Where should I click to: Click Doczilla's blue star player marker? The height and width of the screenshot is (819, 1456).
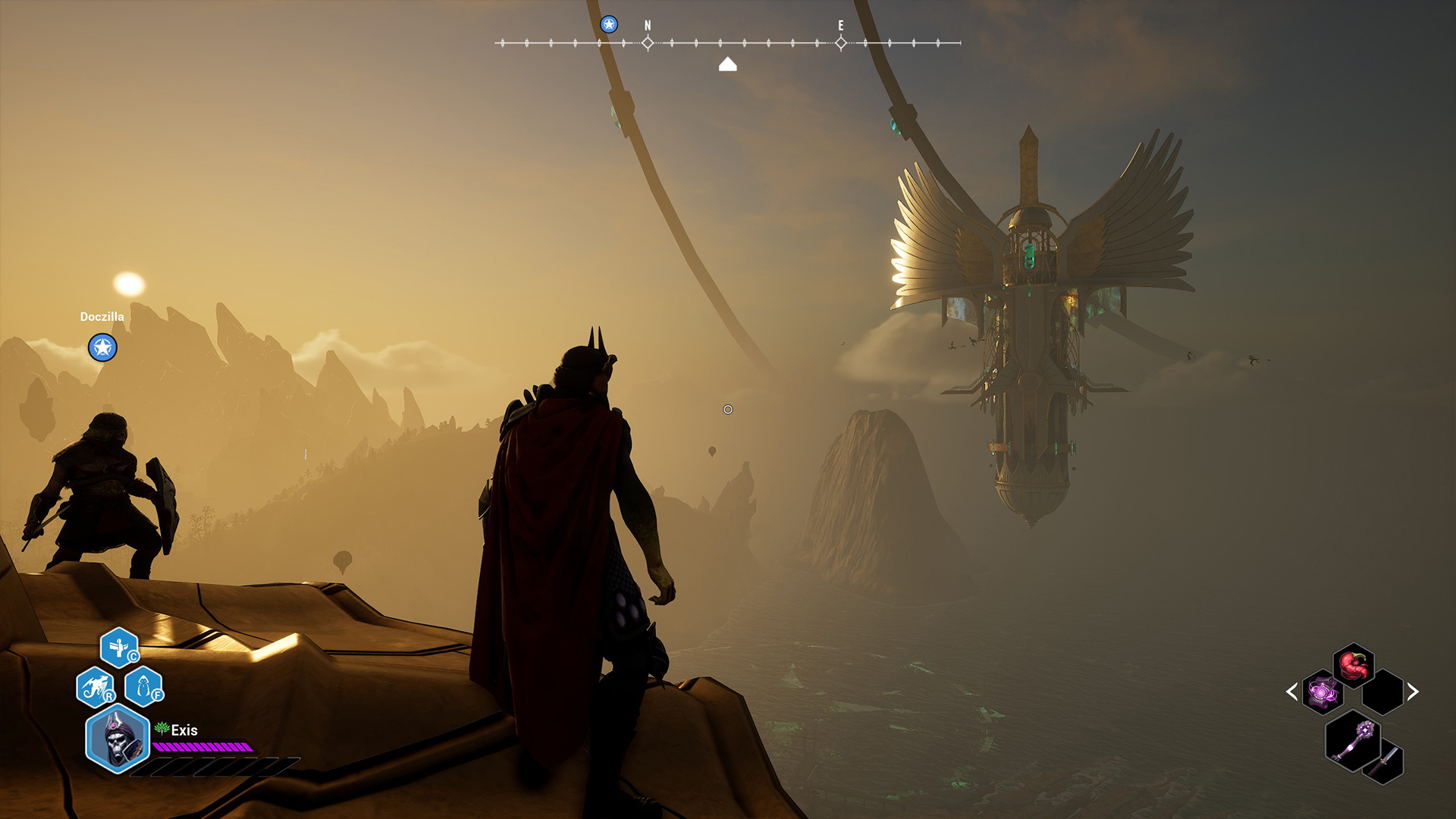pos(102,348)
